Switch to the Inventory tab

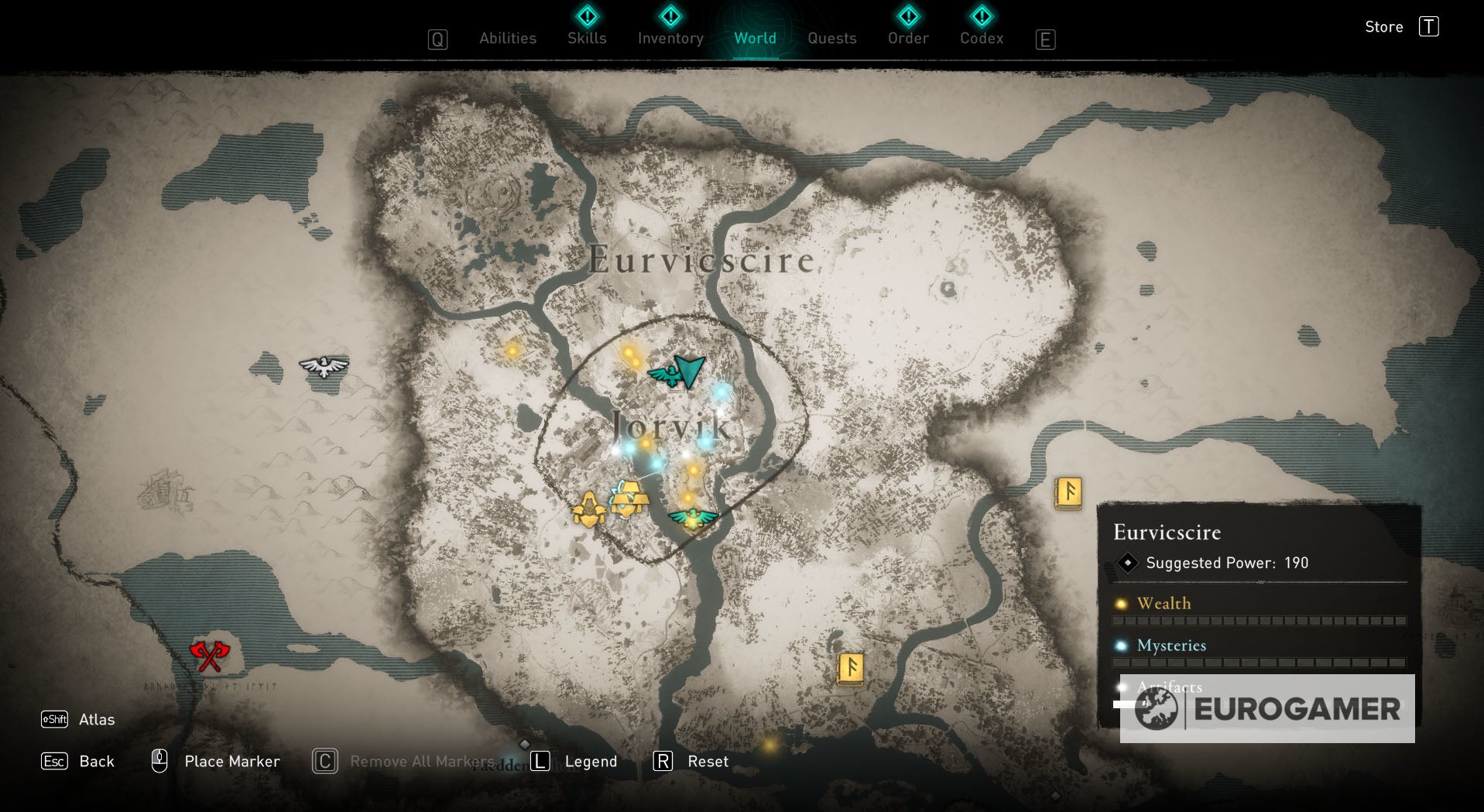click(x=670, y=38)
